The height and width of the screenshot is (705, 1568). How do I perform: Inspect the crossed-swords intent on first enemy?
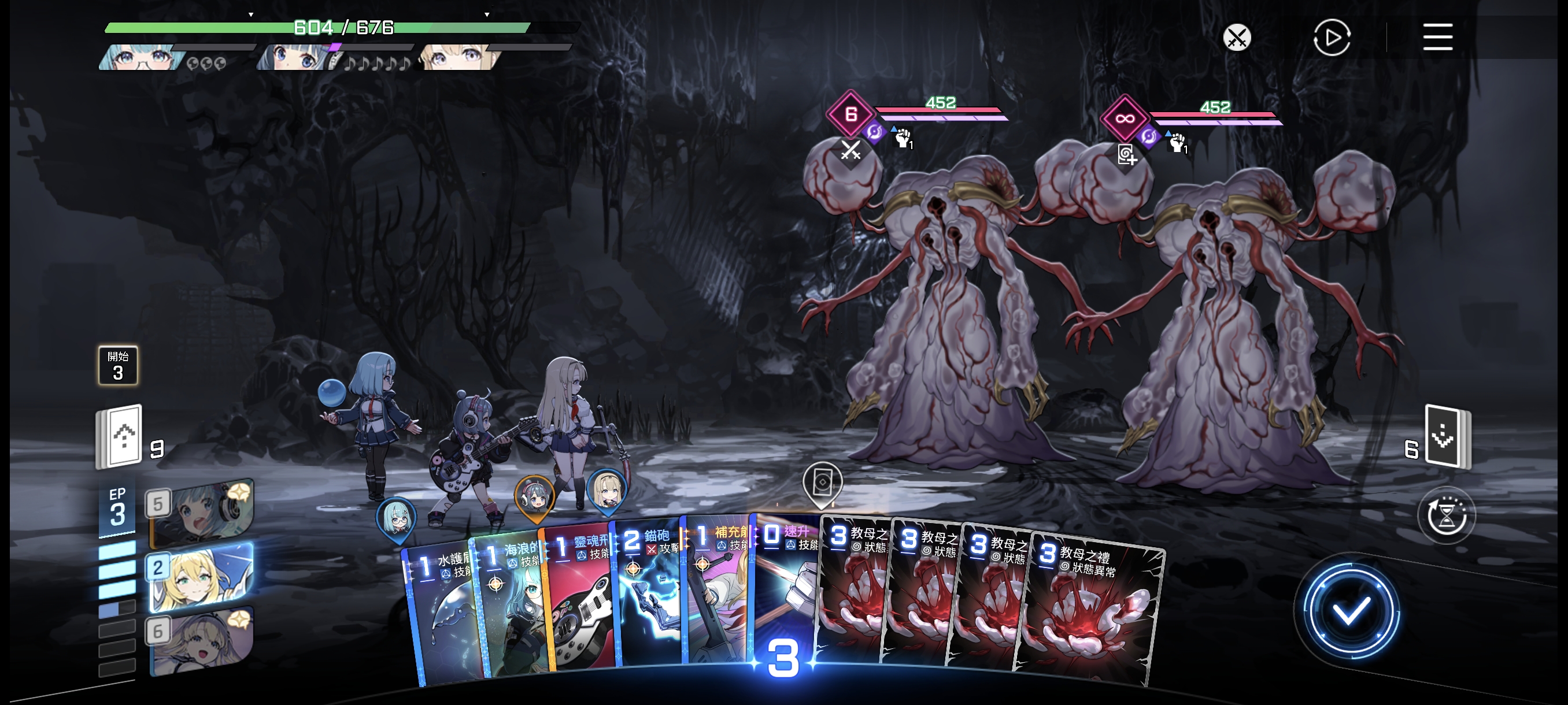click(x=850, y=150)
